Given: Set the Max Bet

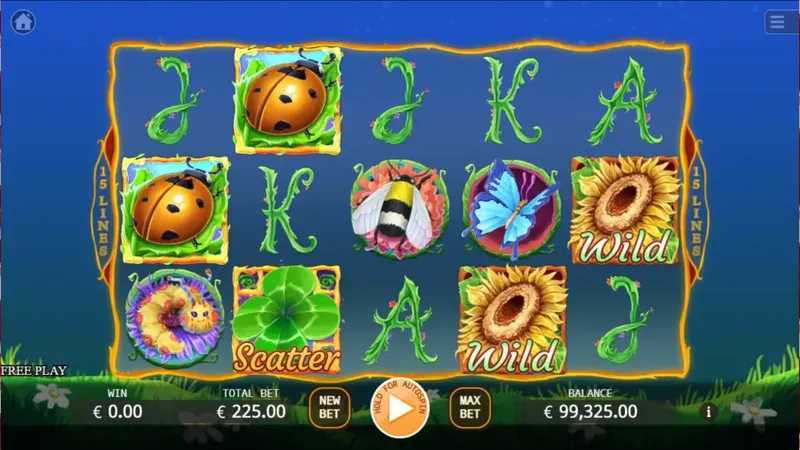Looking at the screenshot, I should pyautogui.click(x=469, y=407).
